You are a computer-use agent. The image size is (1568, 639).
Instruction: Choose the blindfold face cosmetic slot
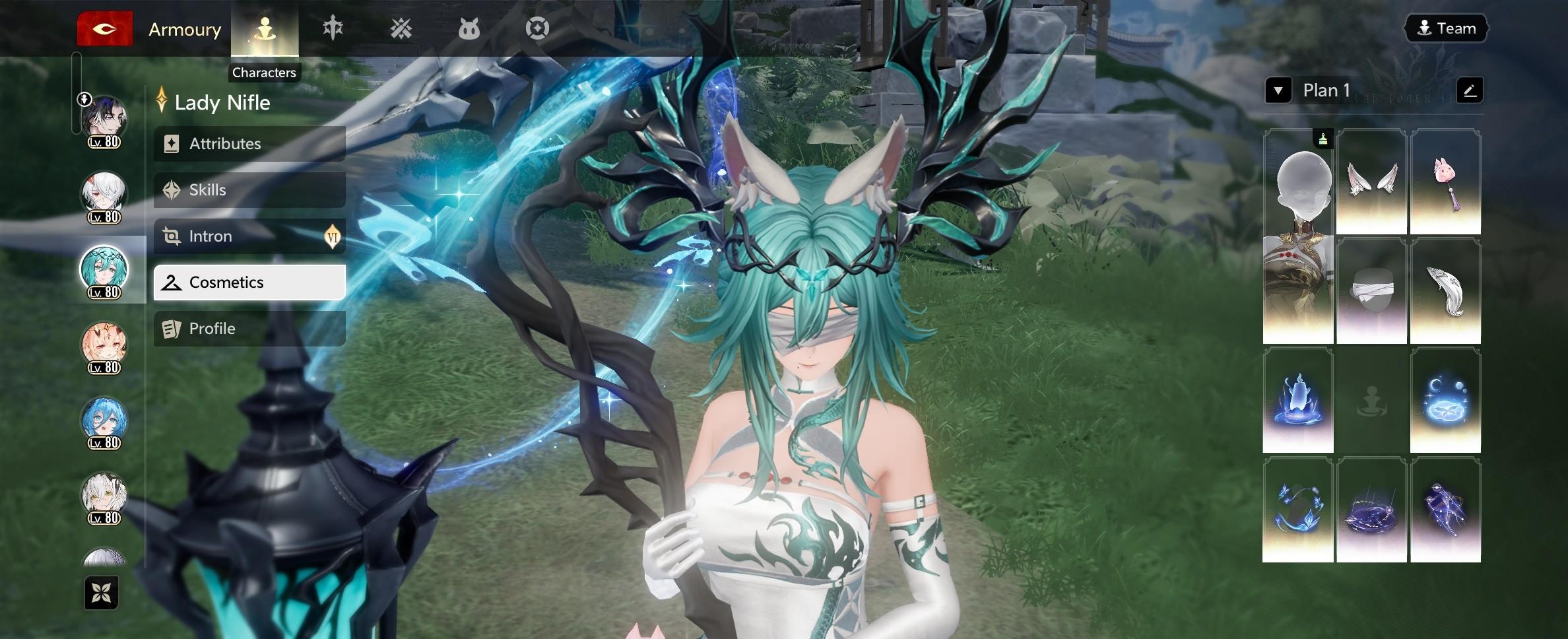pyautogui.click(x=1371, y=291)
